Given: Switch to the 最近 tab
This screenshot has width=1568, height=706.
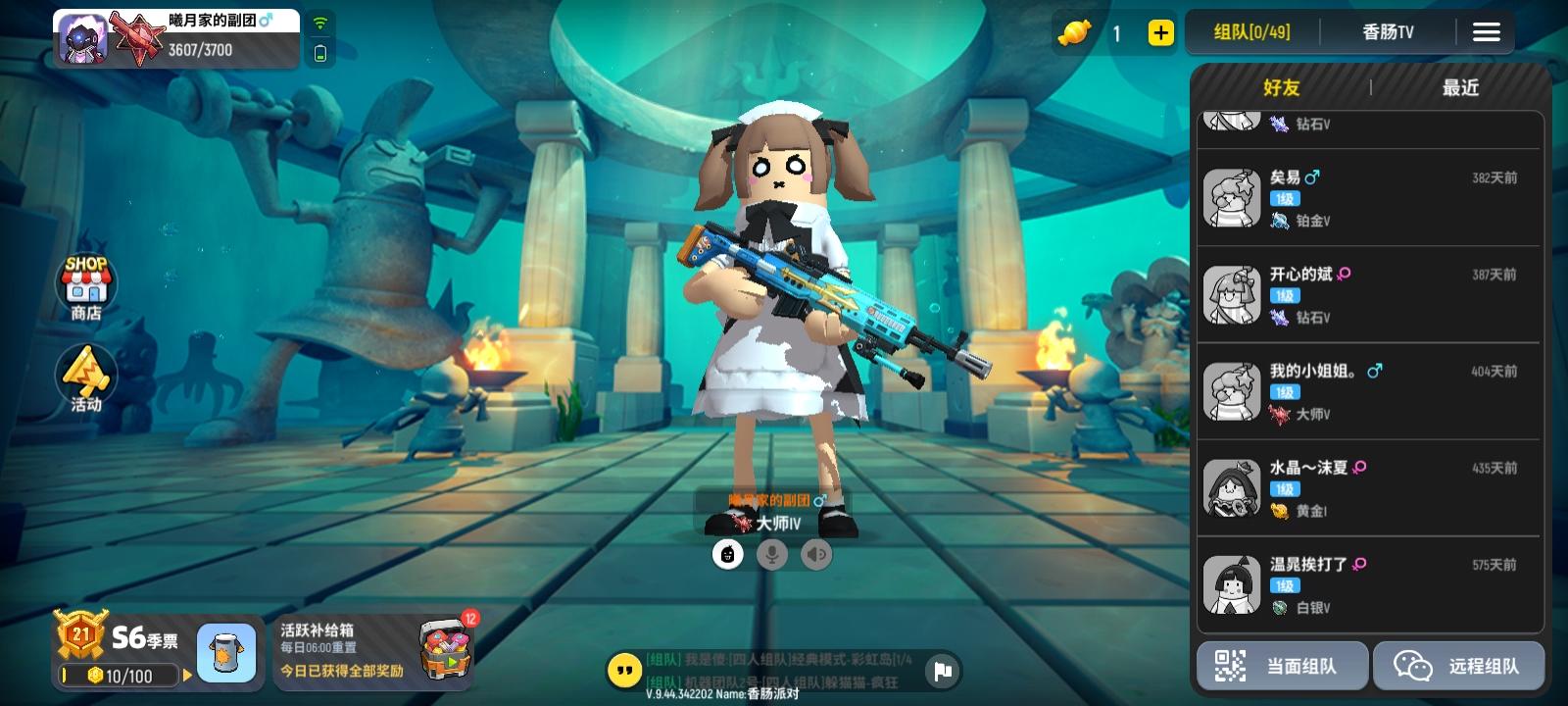Looking at the screenshot, I should point(1459,87).
